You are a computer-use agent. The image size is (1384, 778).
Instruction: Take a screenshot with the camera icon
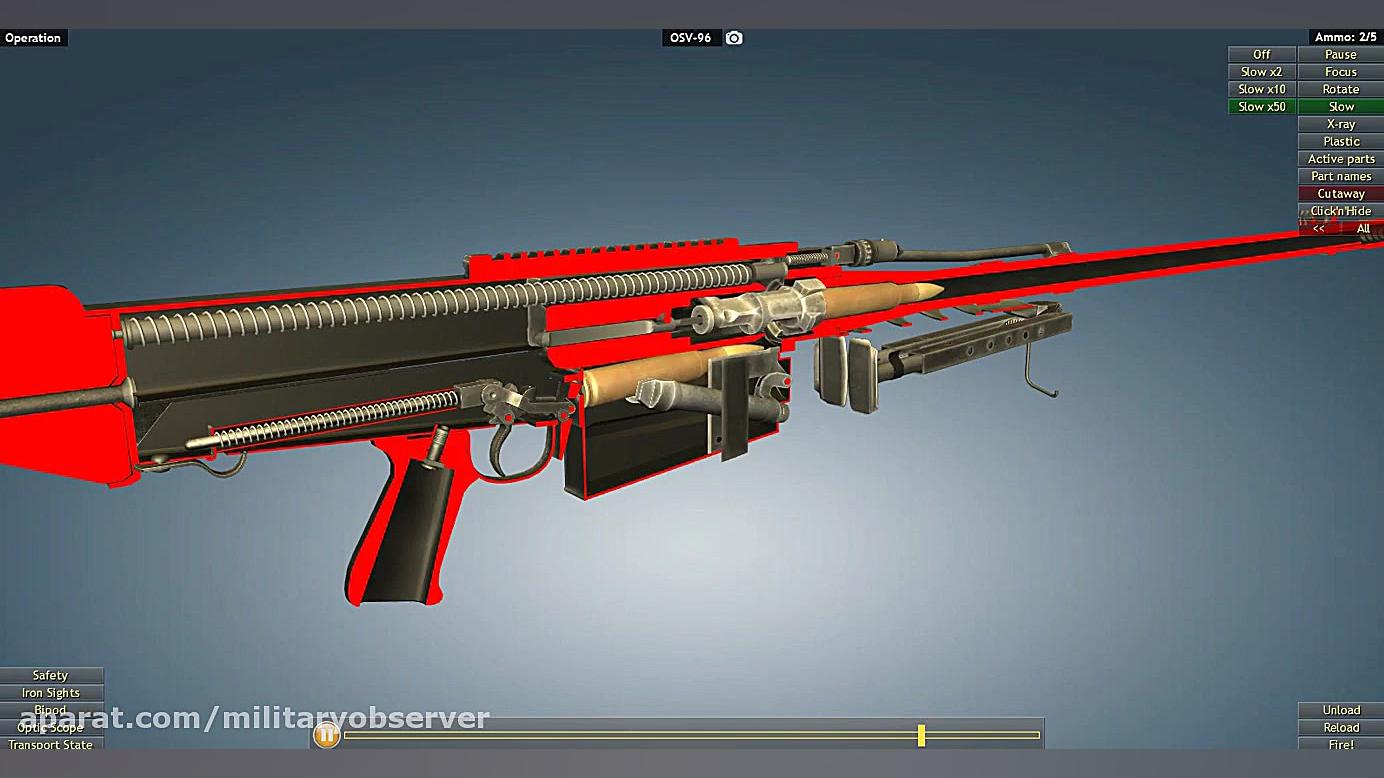[734, 38]
